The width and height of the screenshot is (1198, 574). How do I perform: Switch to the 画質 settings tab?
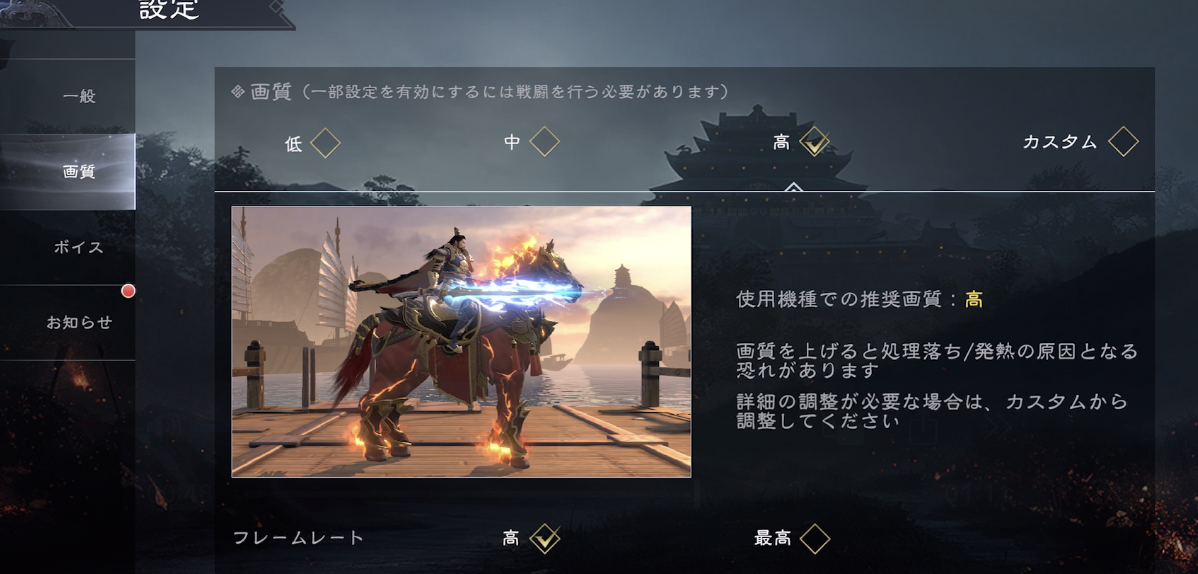(78, 172)
